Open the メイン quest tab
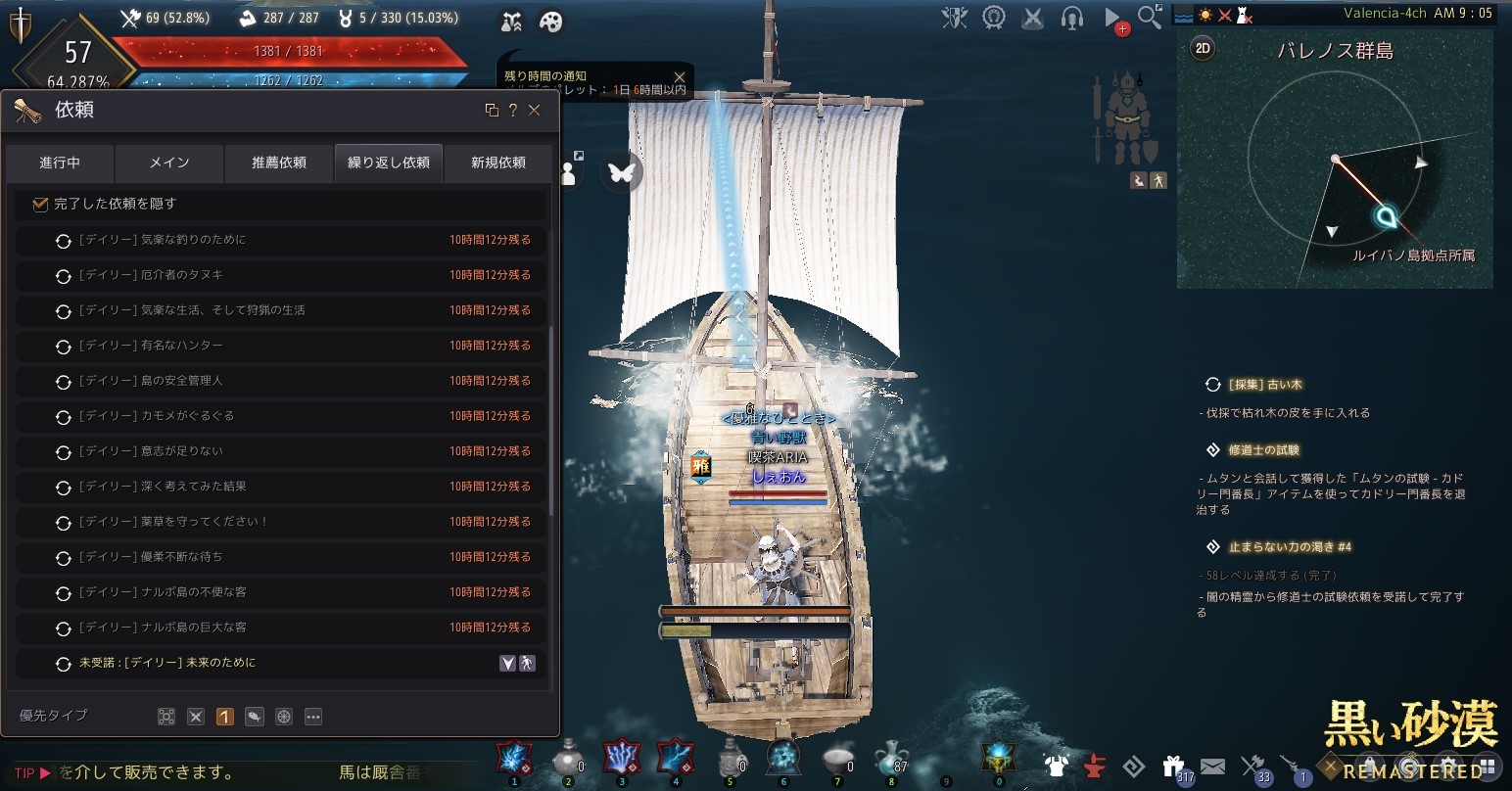The width and height of the screenshot is (1512, 791). click(x=169, y=163)
